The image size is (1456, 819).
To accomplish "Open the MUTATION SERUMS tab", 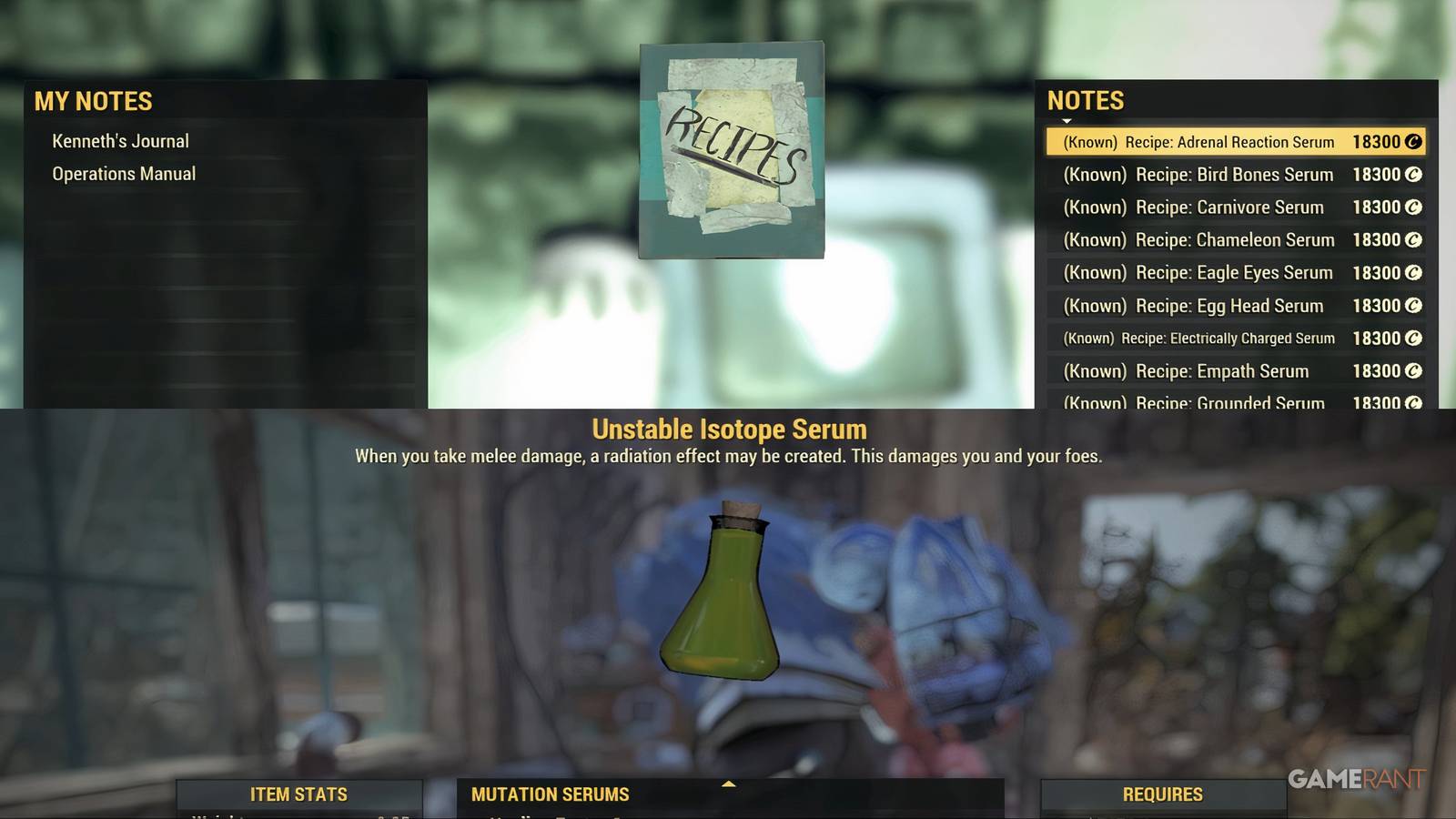I will click(550, 794).
